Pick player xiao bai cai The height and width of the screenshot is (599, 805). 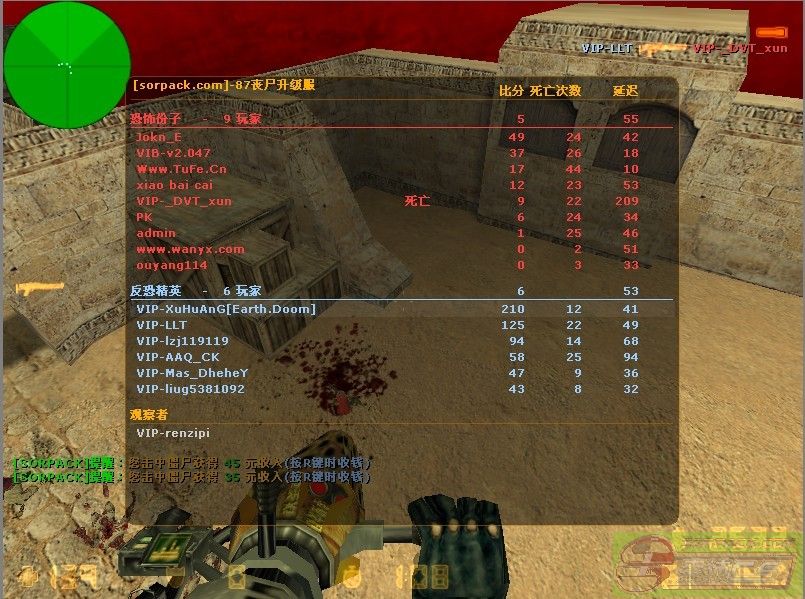pyautogui.click(x=174, y=185)
